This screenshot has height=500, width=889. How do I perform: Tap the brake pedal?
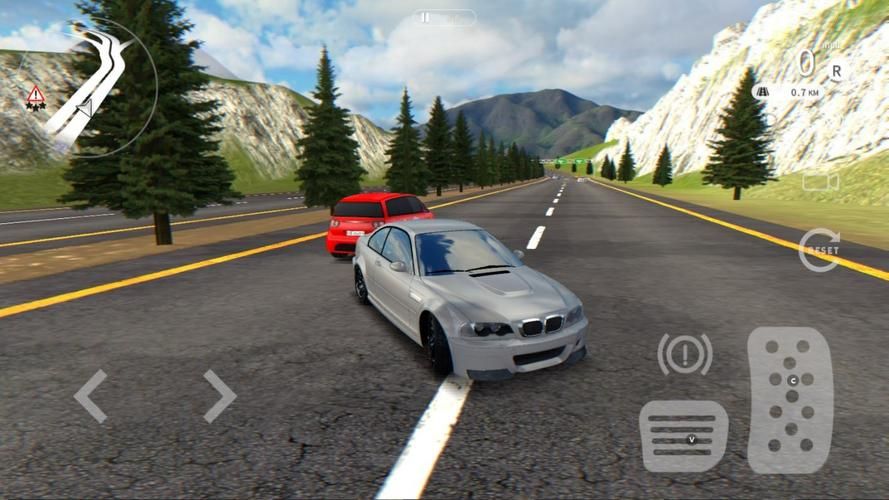click(x=684, y=436)
